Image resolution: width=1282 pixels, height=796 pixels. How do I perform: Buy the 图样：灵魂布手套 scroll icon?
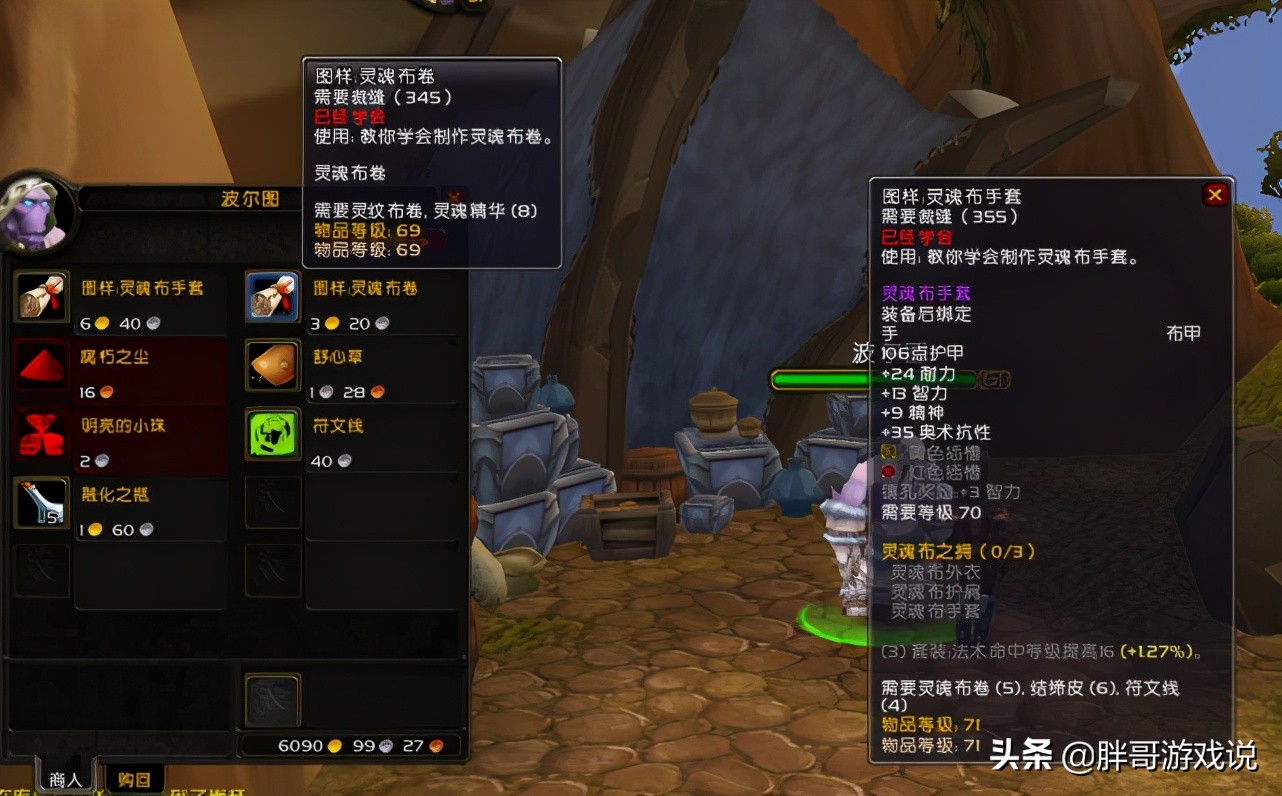point(40,299)
